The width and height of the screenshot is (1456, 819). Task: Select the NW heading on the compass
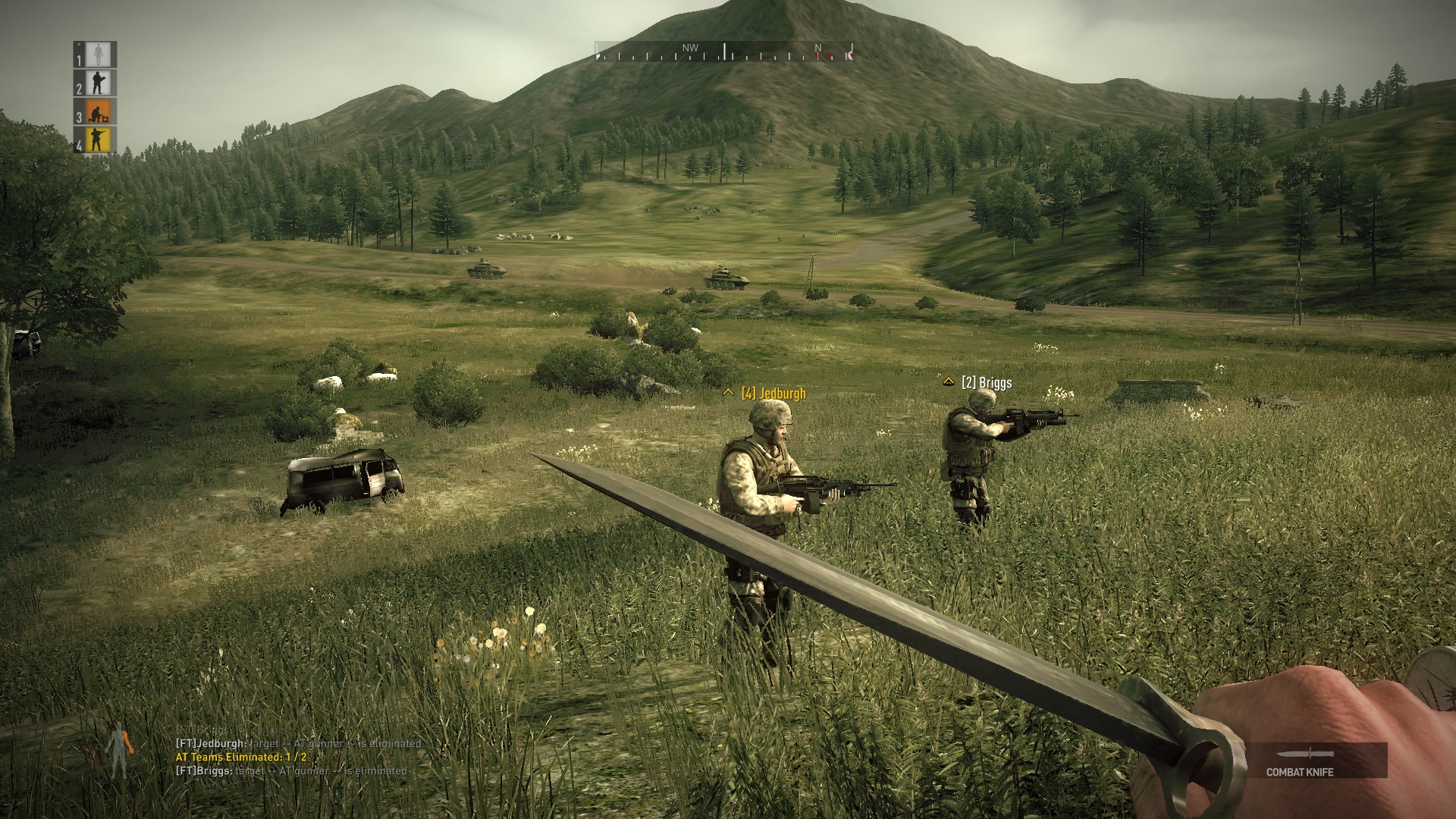[x=690, y=47]
